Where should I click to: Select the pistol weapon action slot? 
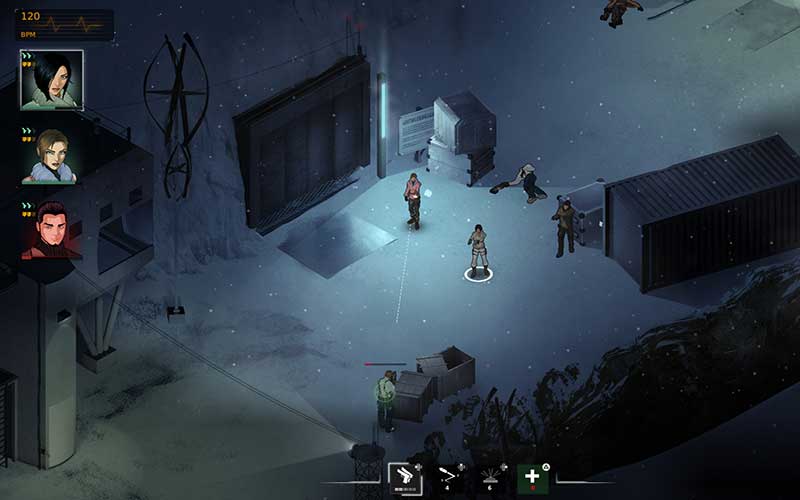click(x=405, y=479)
